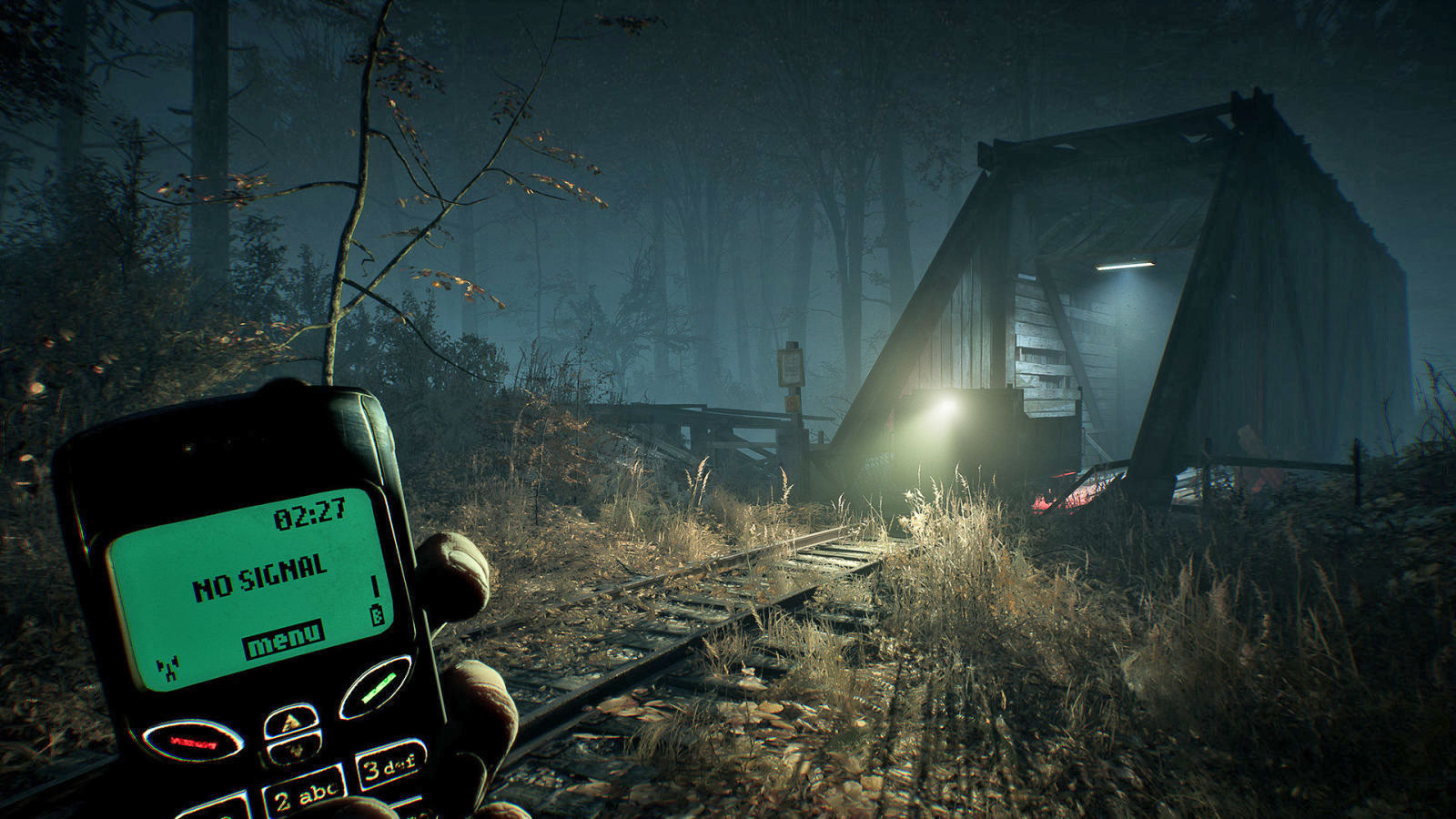
Task: Click the phone's up arrow key
Action: click(292, 721)
